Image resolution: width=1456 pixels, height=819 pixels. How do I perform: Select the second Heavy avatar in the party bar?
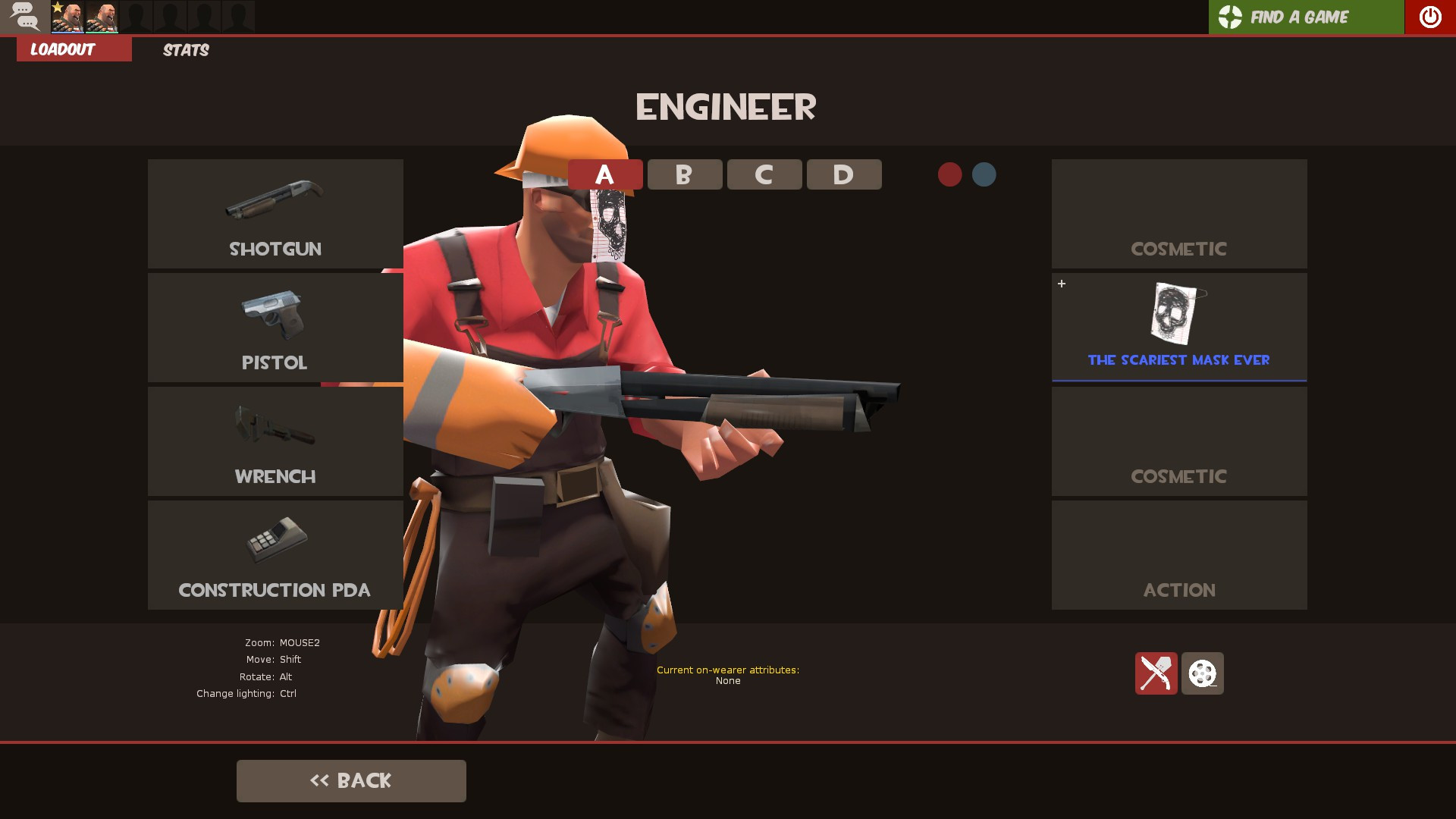[x=102, y=17]
